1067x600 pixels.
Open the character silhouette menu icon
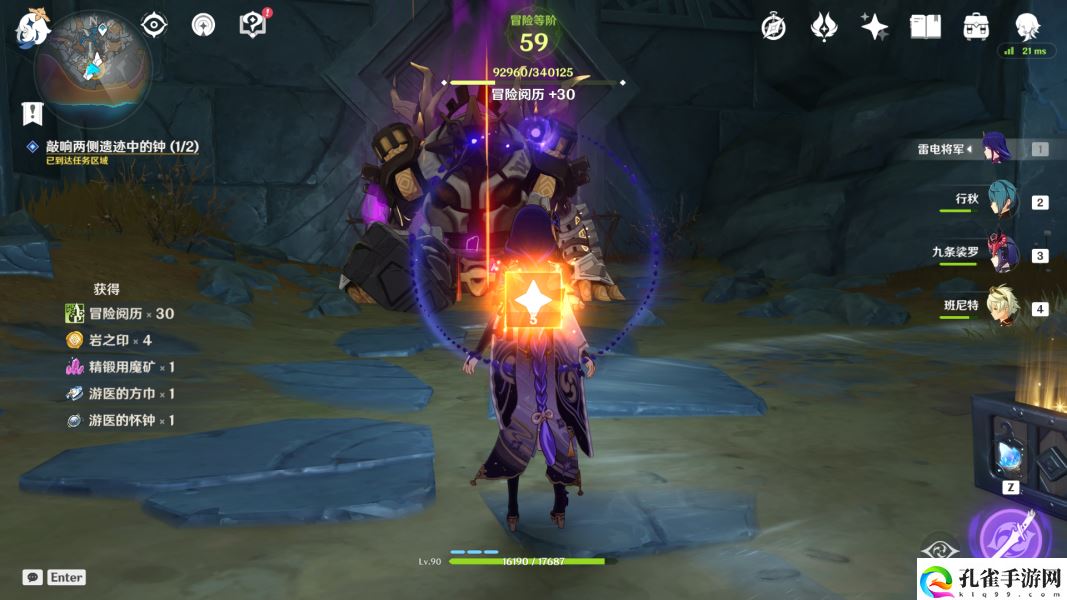click(1027, 27)
